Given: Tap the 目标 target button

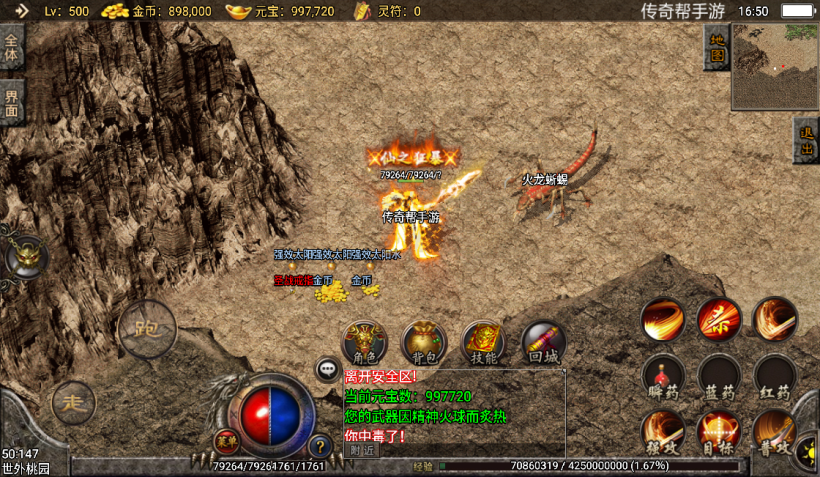Looking at the screenshot, I should coord(719,431).
